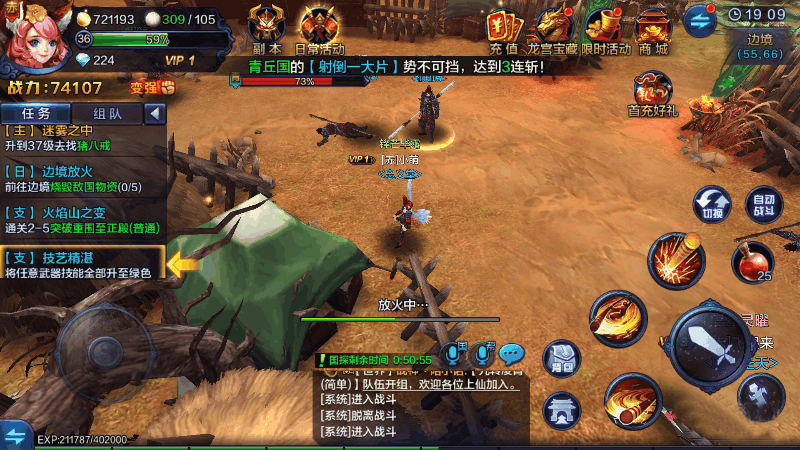This screenshot has height=450, width=800.
Task: Open the 副本 dungeon menu
Action: (x=266, y=26)
